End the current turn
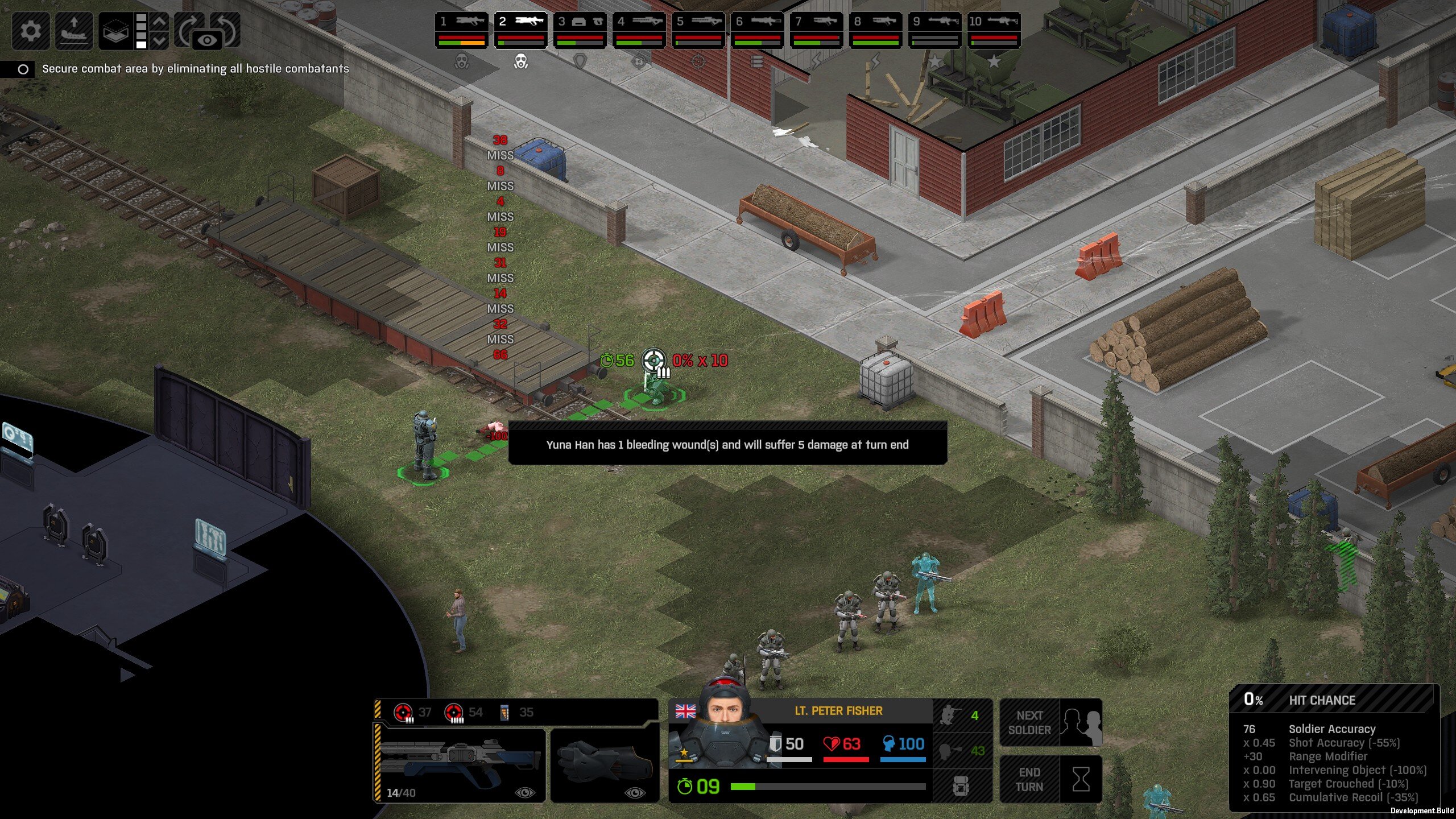 [1051, 780]
